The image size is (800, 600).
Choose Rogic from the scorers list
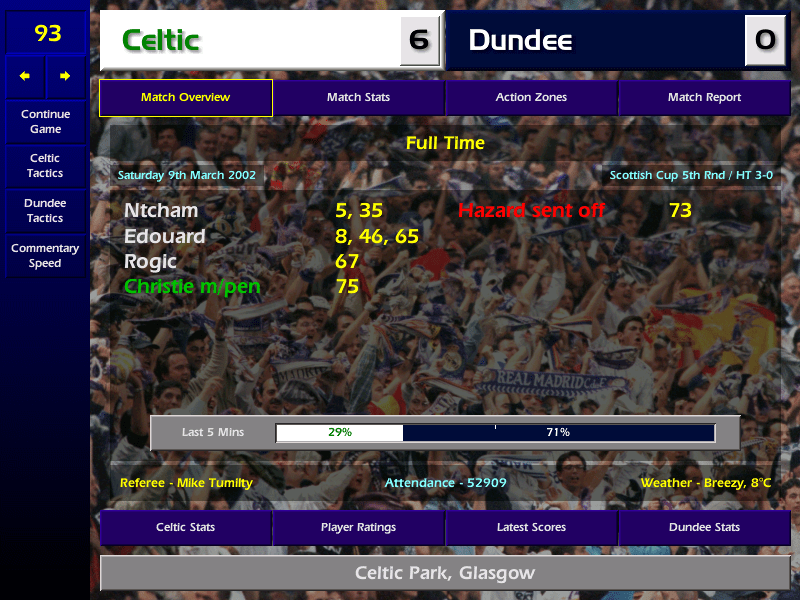click(150, 262)
